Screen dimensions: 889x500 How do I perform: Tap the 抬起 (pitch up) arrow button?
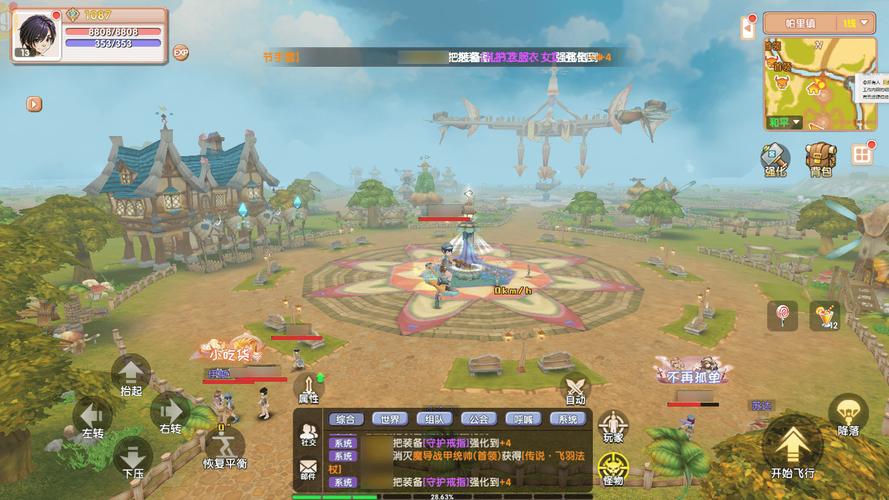coord(131,373)
